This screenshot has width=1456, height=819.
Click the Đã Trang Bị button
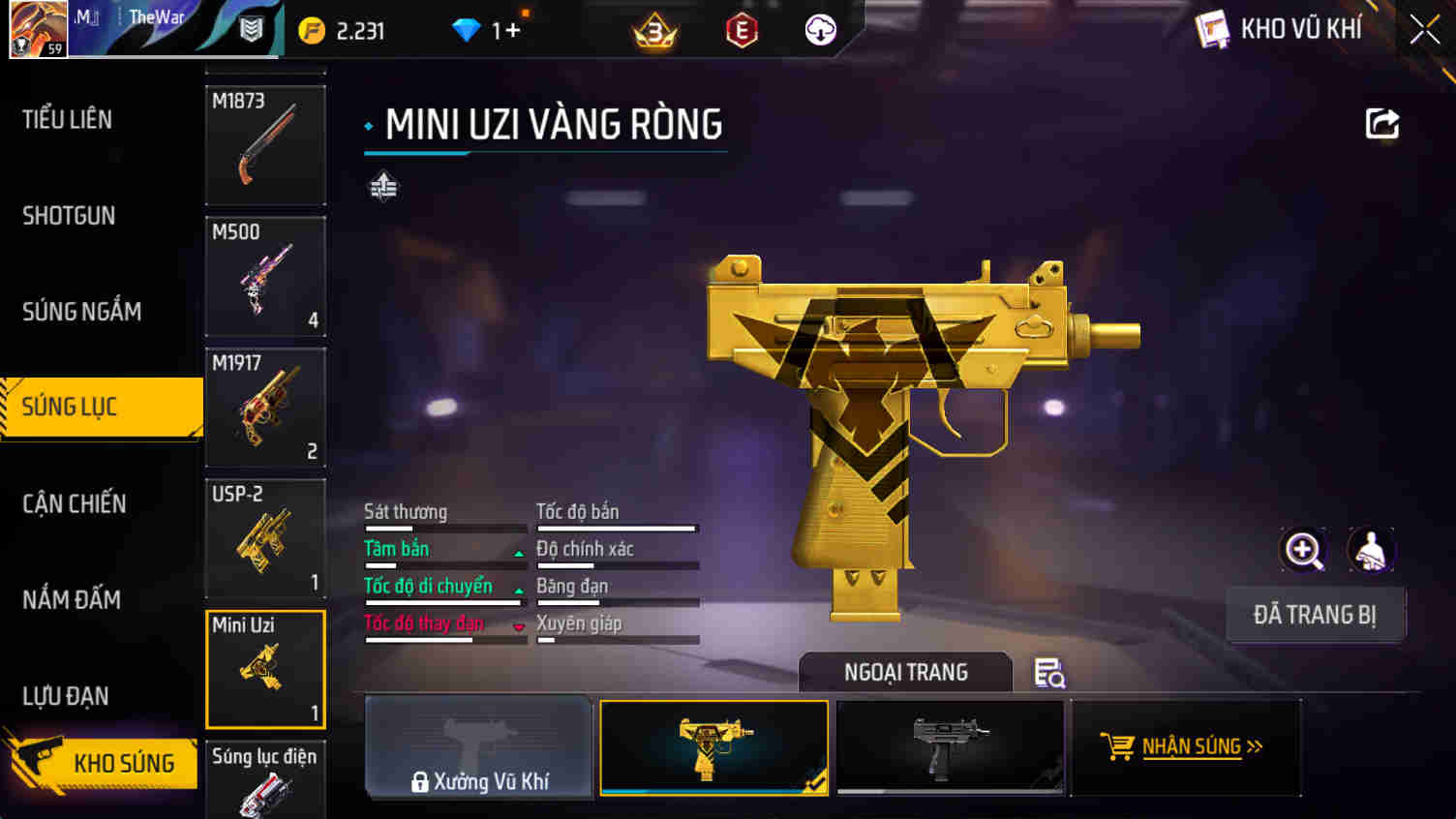pos(1315,615)
